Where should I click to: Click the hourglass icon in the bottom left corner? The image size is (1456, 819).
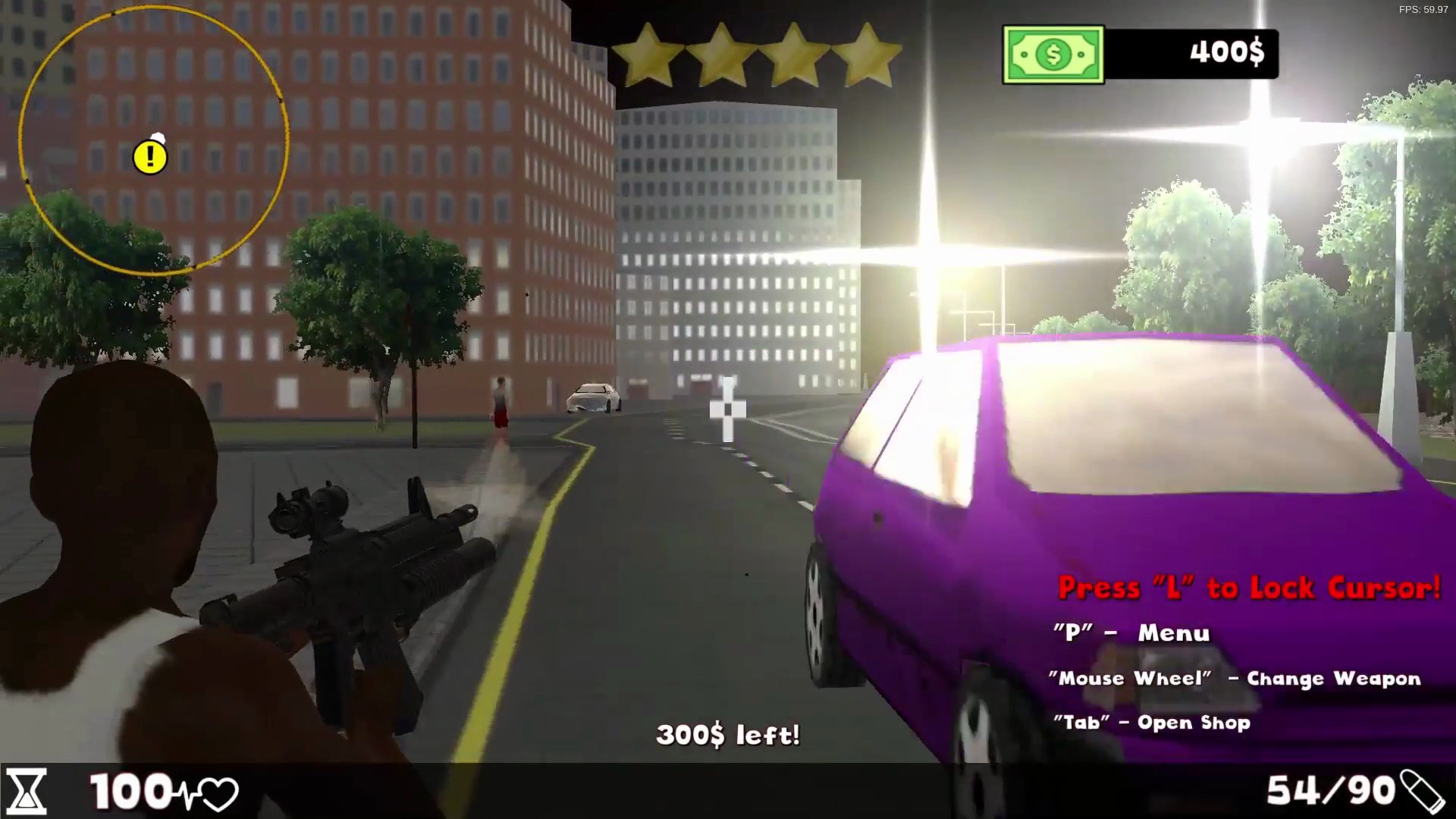pos(27,791)
